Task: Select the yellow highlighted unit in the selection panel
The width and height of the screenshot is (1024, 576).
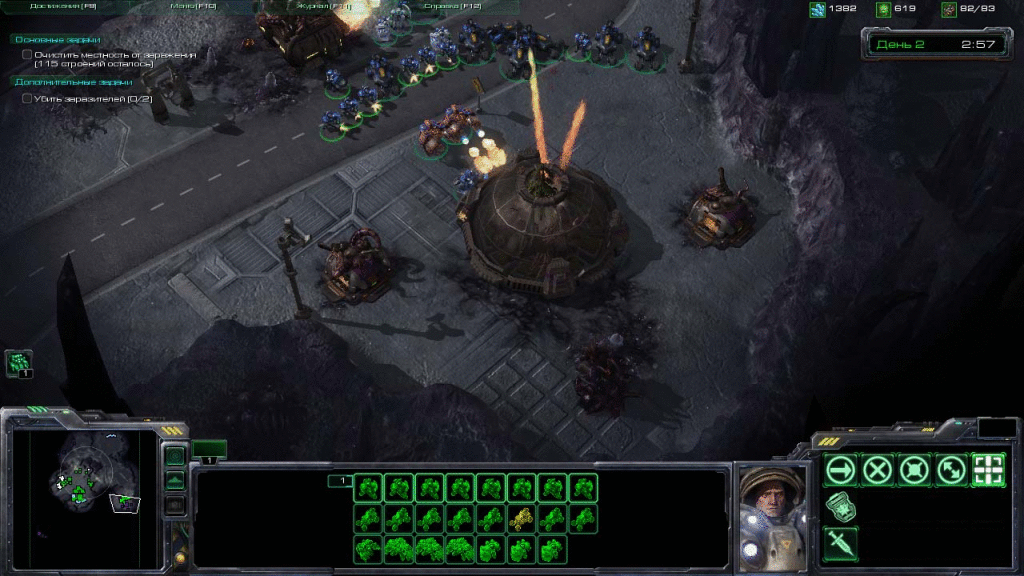Action: pyautogui.click(x=521, y=518)
